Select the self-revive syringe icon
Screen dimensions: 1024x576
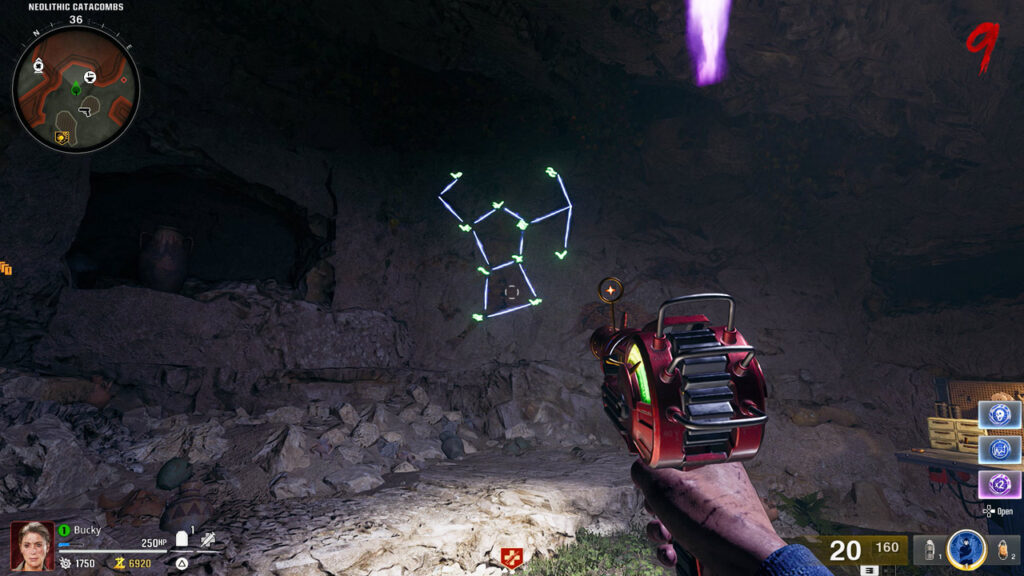tap(207, 540)
